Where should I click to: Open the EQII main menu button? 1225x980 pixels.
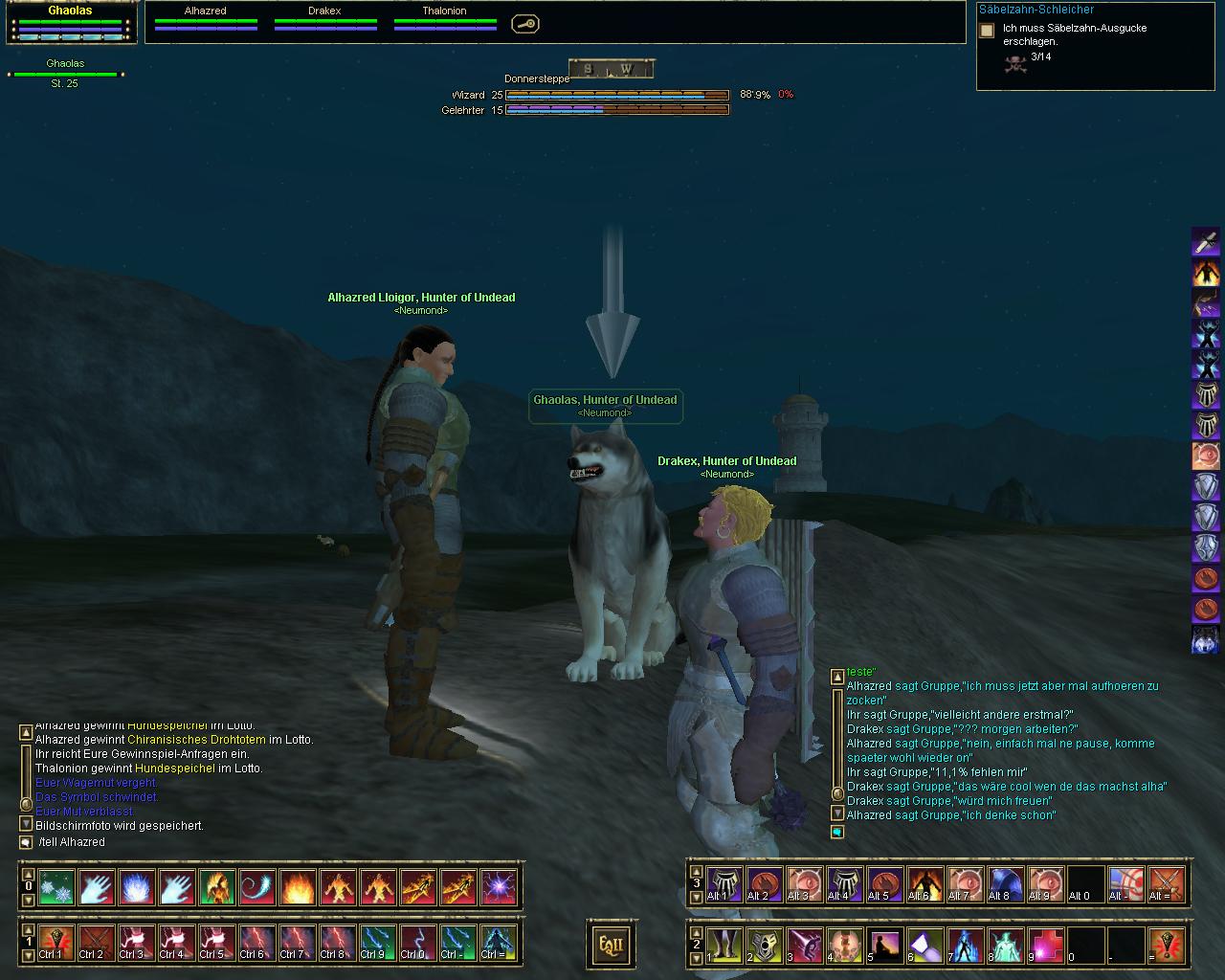pyautogui.click(x=611, y=944)
